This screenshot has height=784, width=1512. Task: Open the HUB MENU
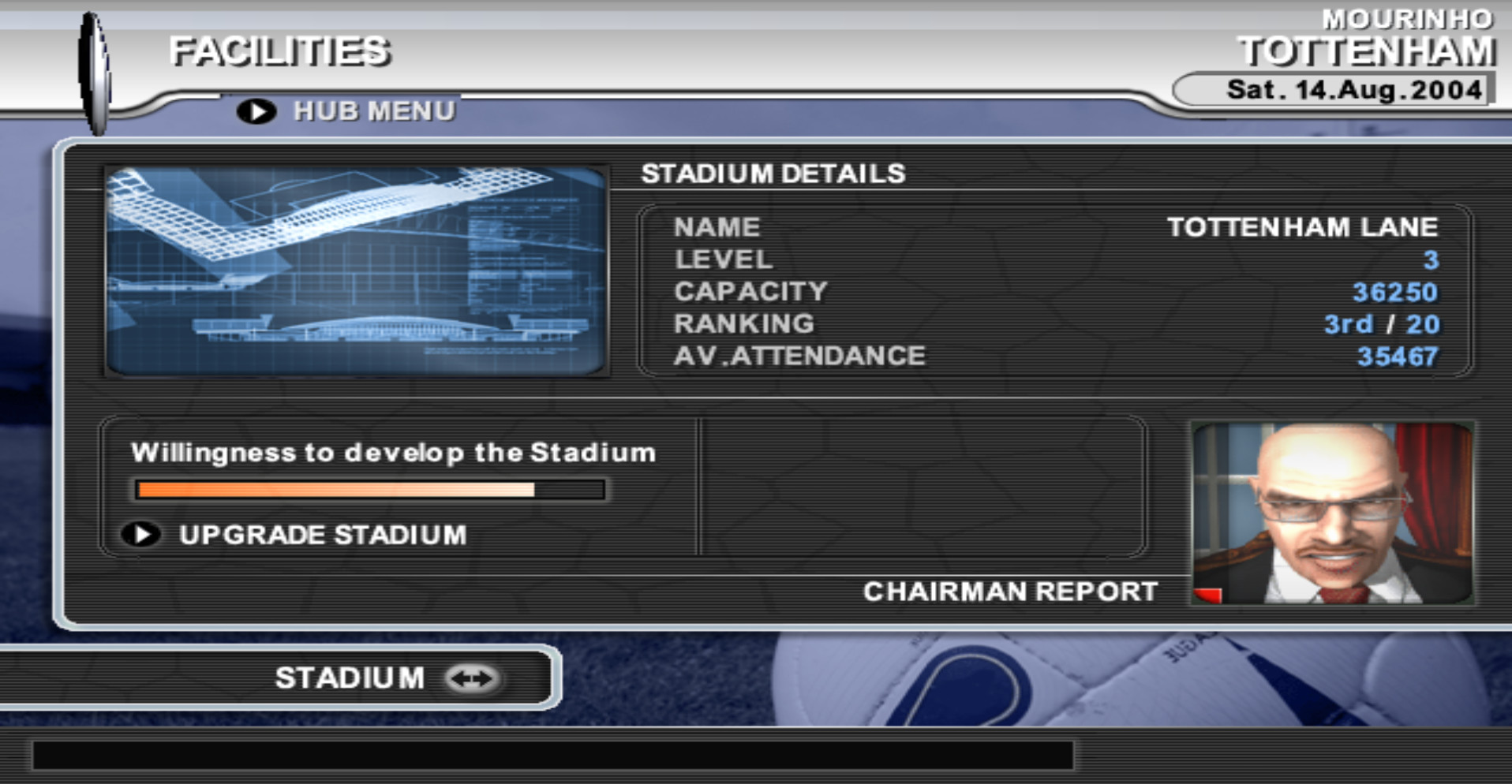point(374,110)
